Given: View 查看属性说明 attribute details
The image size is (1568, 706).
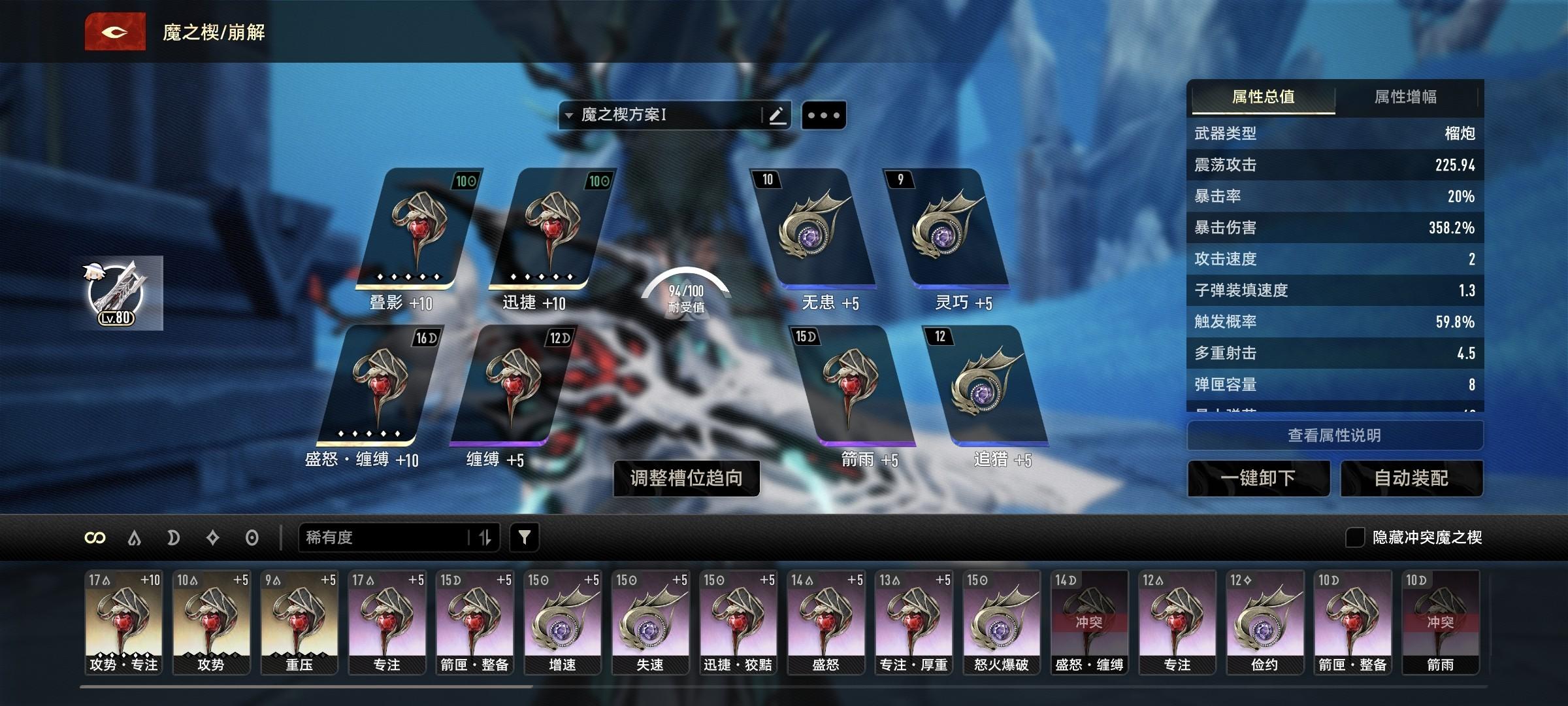Looking at the screenshot, I should click(x=1334, y=435).
